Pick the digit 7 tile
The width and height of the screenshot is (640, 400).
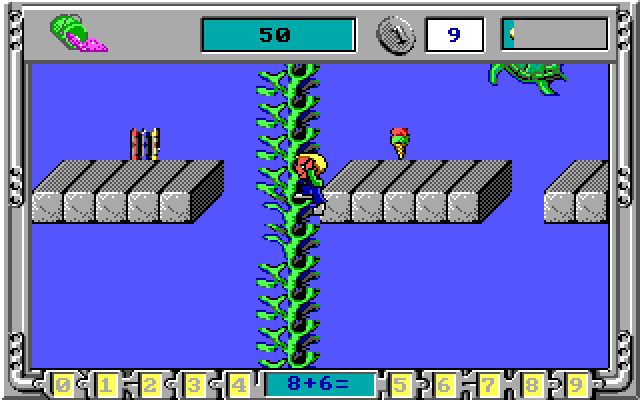click(x=488, y=384)
